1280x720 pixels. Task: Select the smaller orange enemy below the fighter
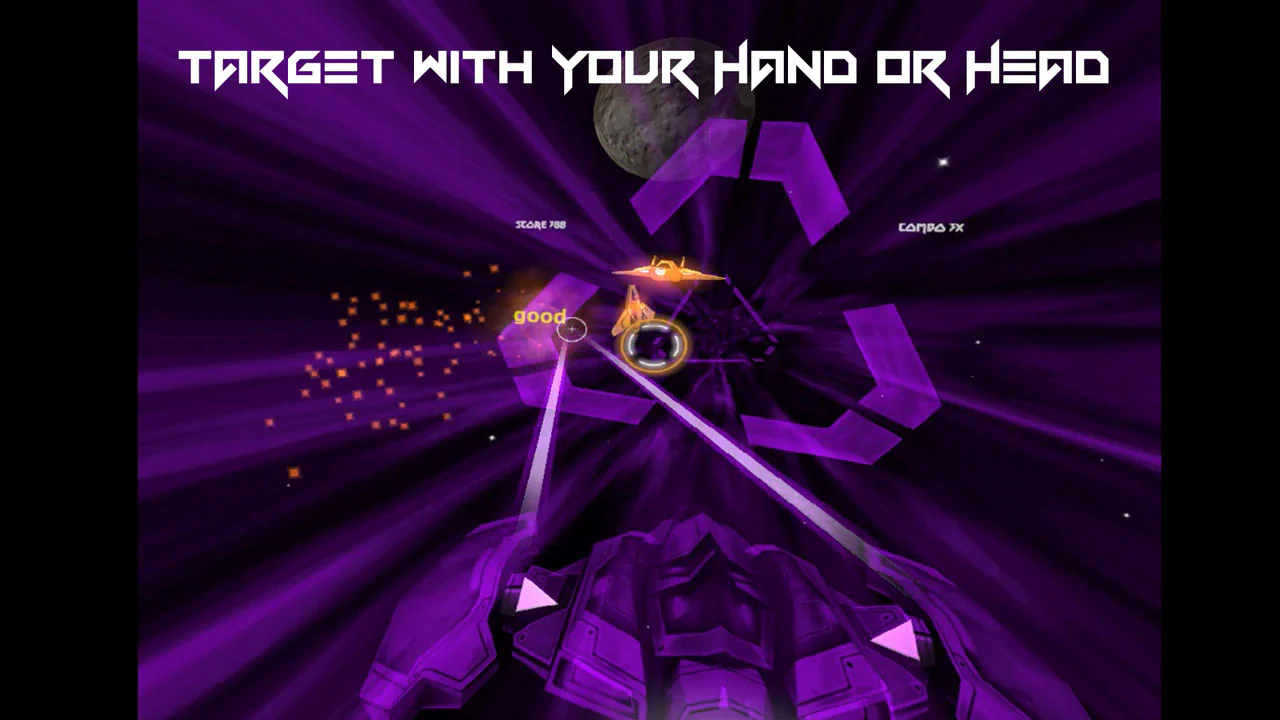(x=632, y=312)
